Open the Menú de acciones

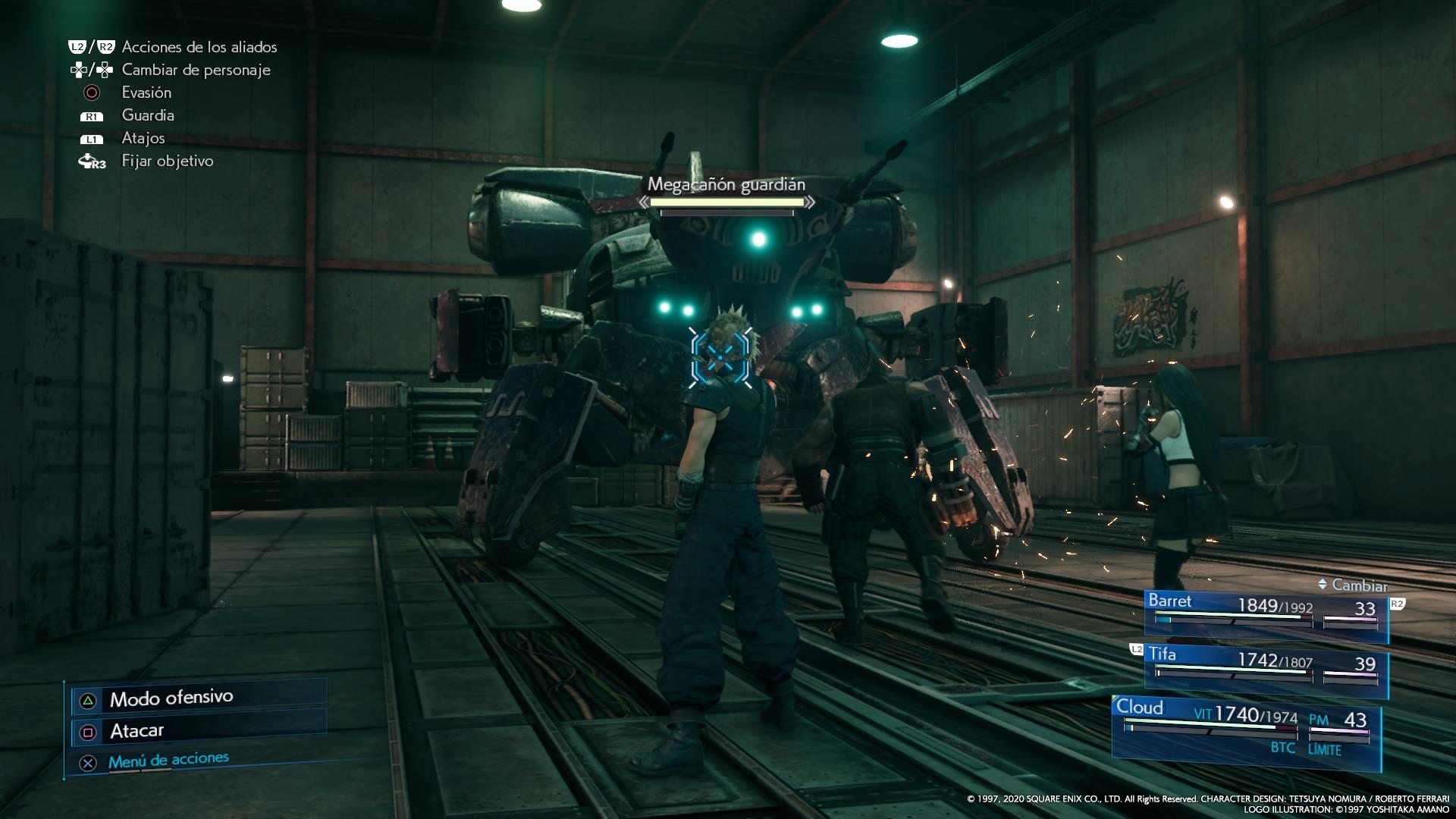(168, 761)
